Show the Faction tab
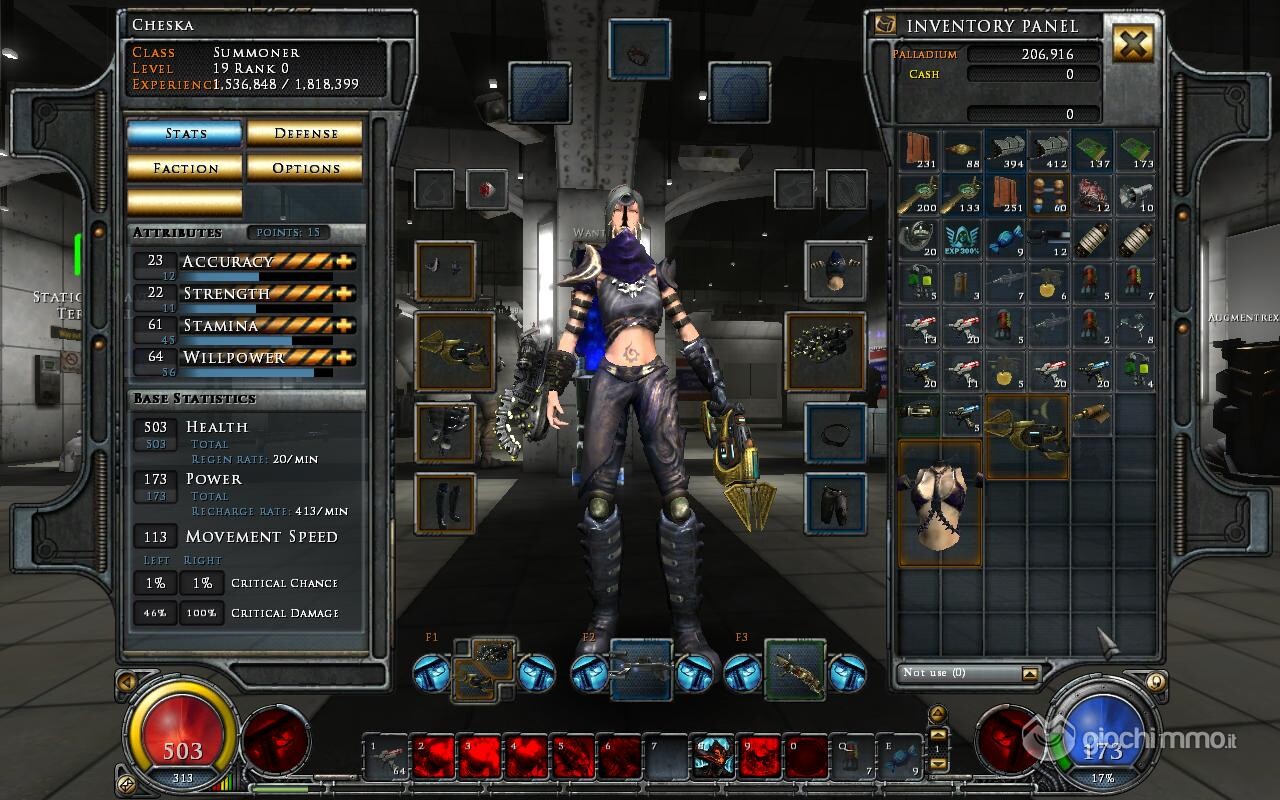The image size is (1280, 800). (x=185, y=168)
